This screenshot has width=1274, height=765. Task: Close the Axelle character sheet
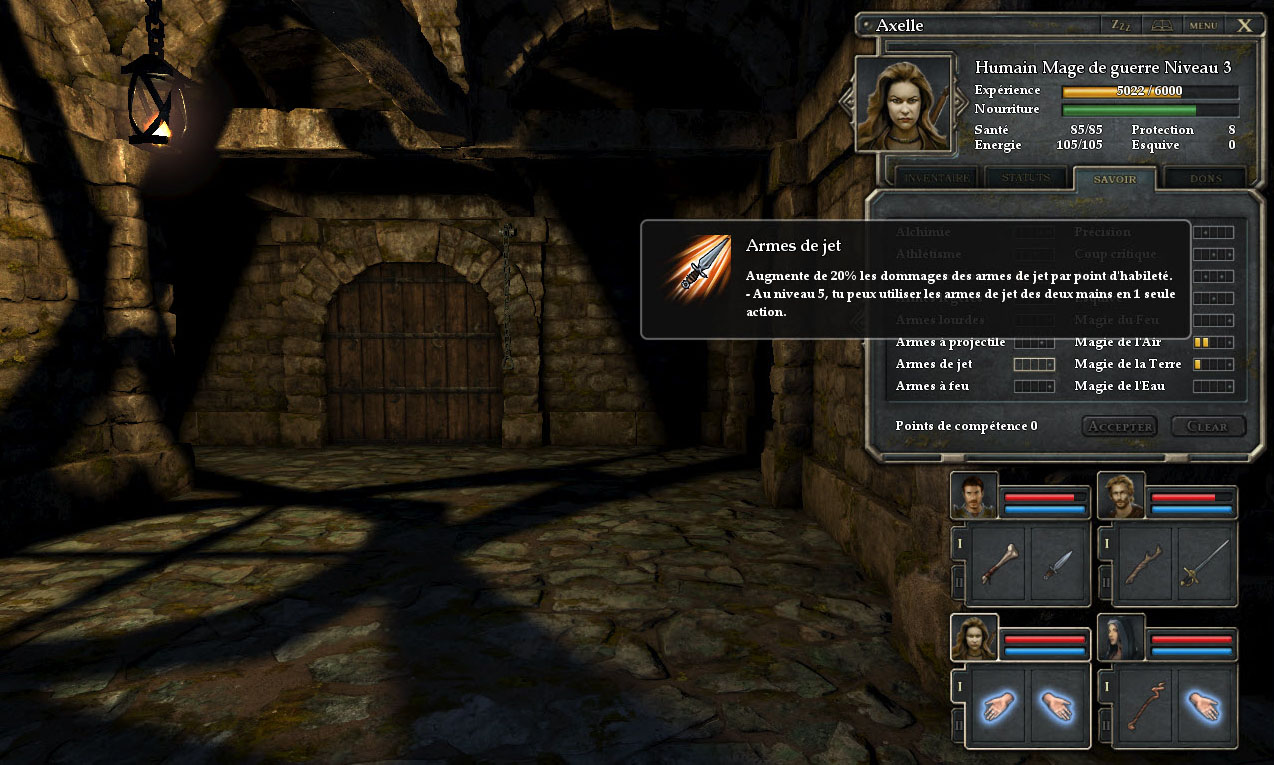pyautogui.click(x=1244, y=25)
